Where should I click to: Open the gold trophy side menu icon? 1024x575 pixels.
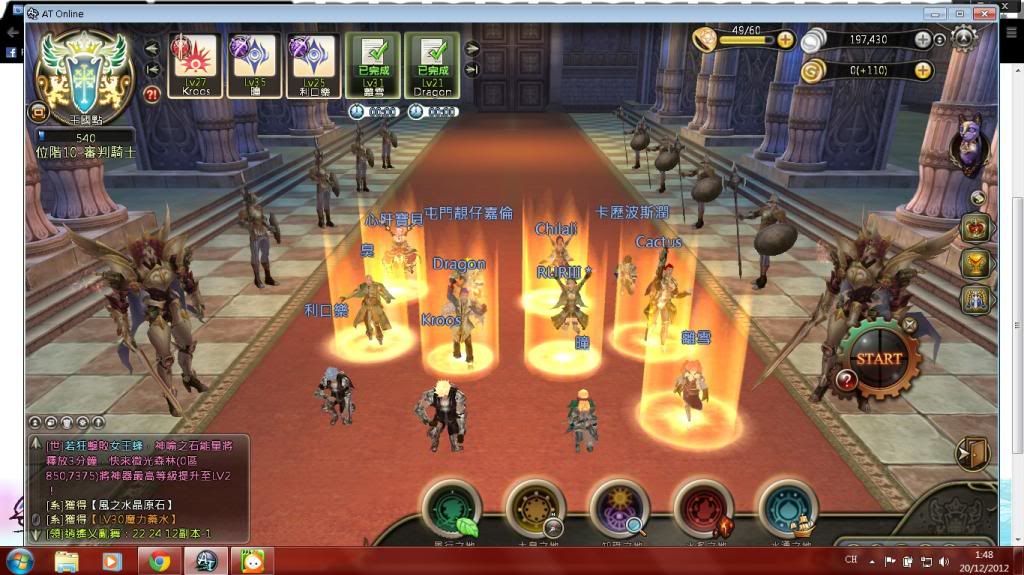click(x=975, y=263)
